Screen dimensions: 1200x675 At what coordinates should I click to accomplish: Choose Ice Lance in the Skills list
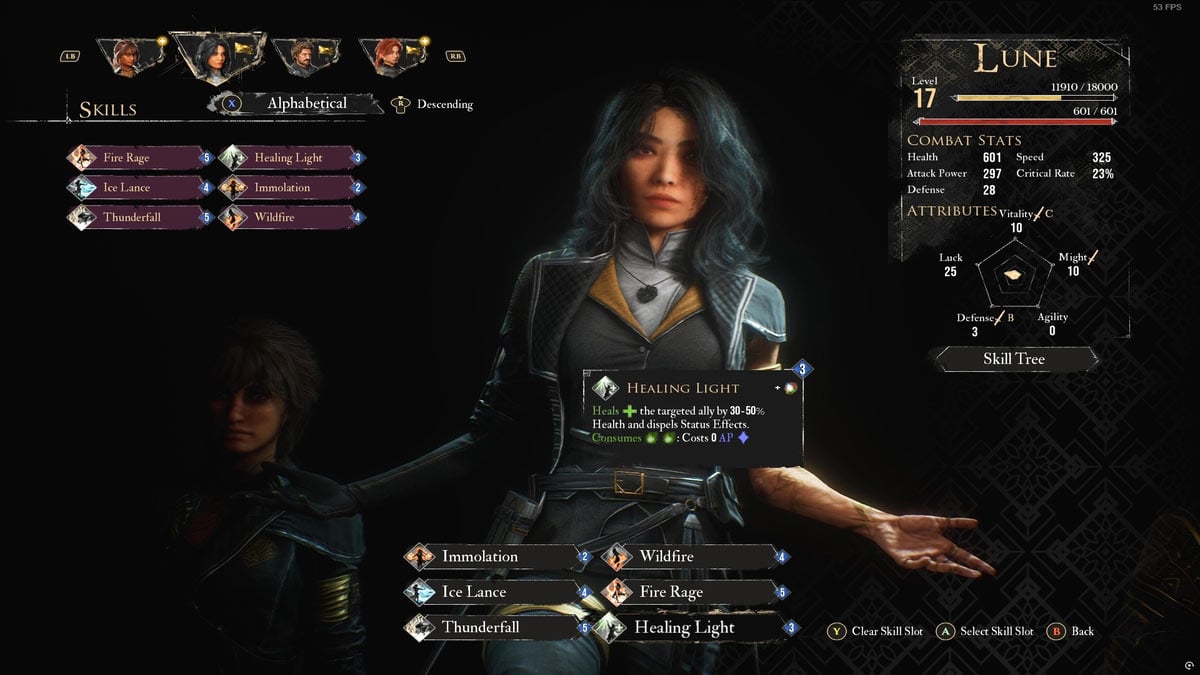pyautogui.click(x=138, y=187)
